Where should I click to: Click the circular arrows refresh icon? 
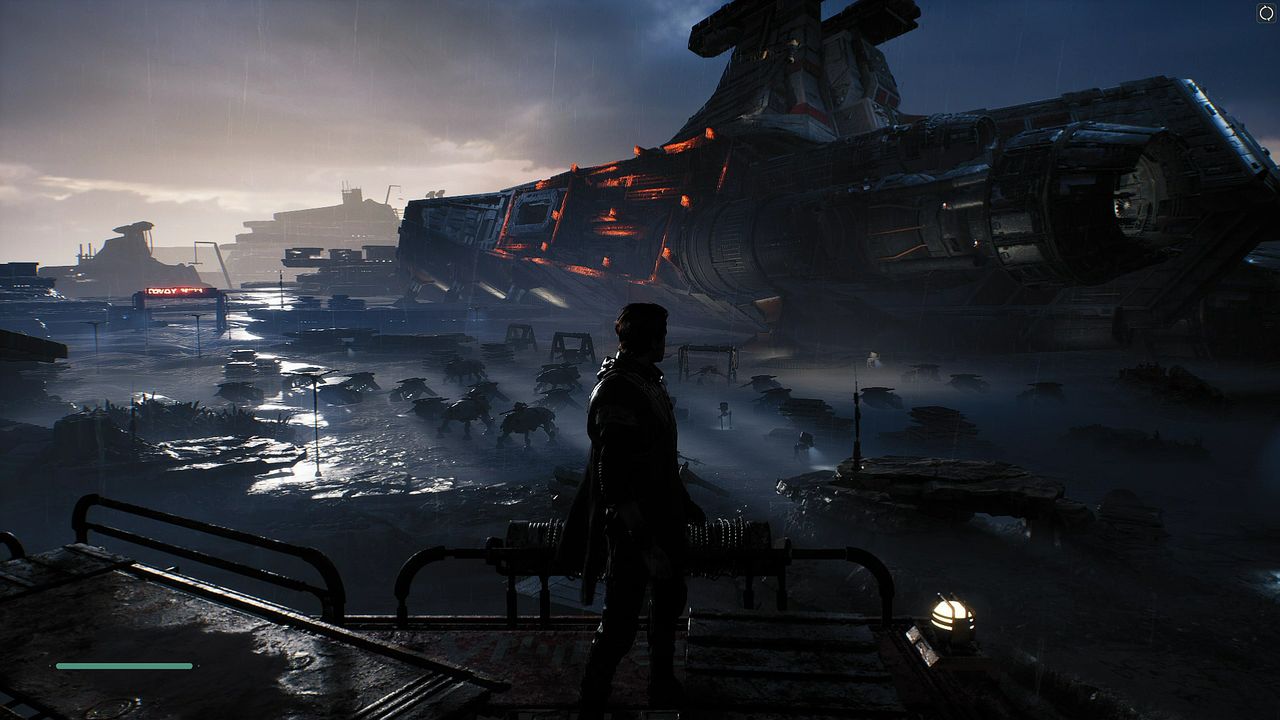tap(1266, 13)
